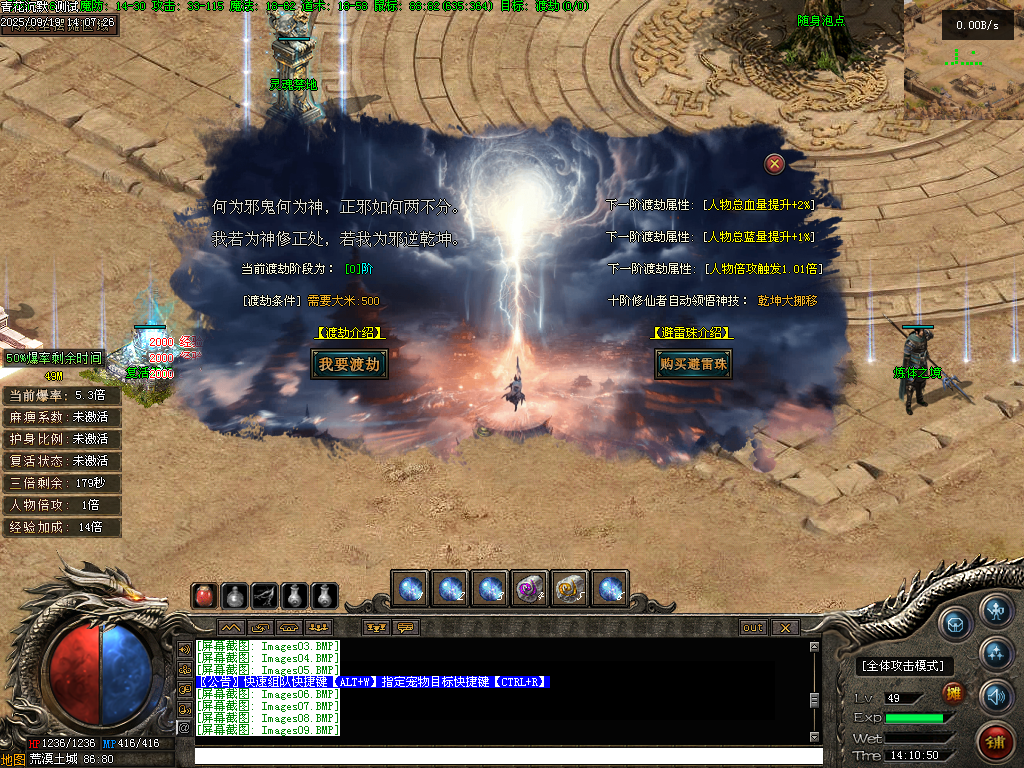
Task: Open the orange 摊 stall button
Action: point(954,692)
